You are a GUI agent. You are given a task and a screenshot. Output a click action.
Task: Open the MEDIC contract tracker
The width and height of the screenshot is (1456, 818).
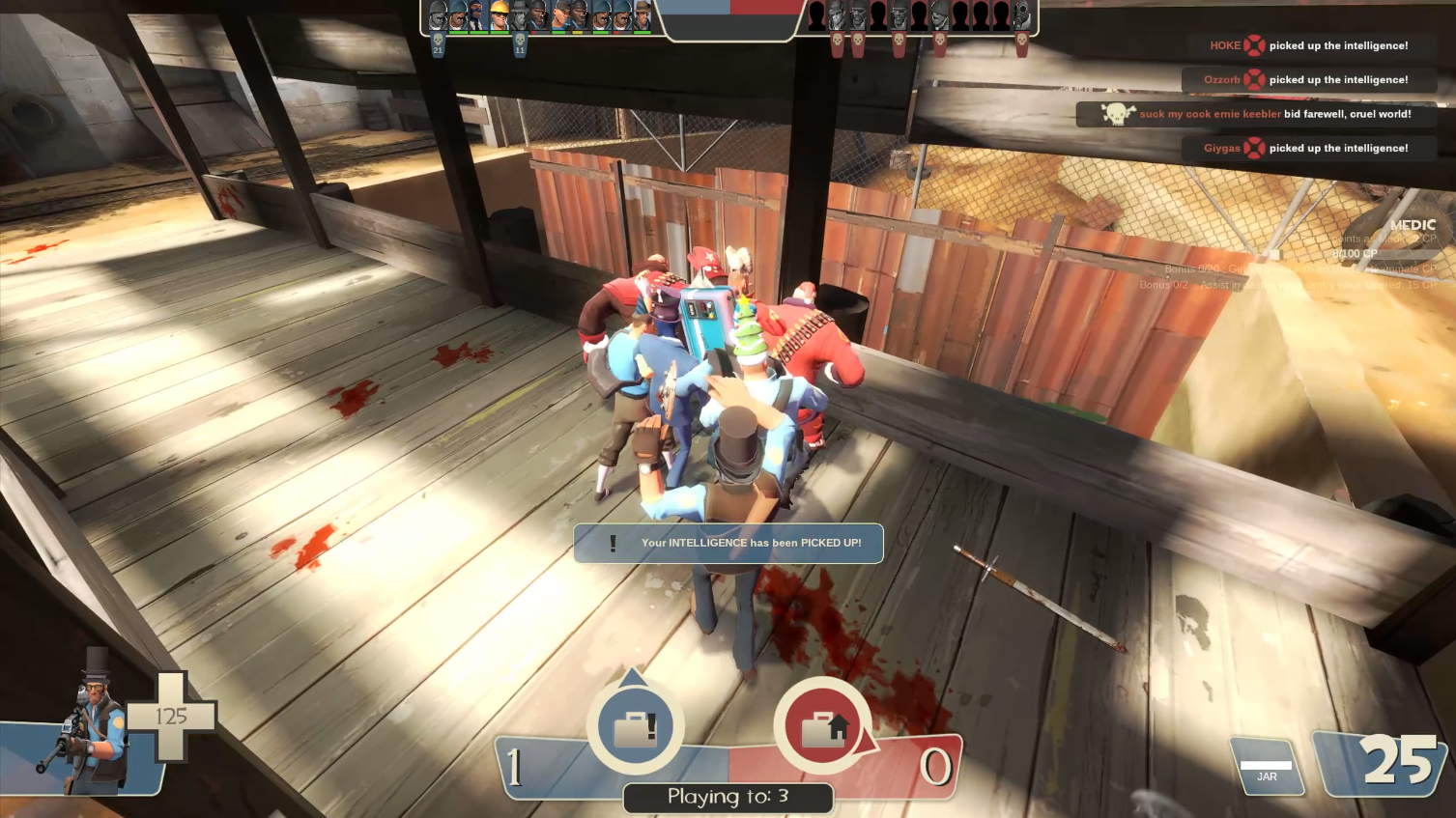1412,225
